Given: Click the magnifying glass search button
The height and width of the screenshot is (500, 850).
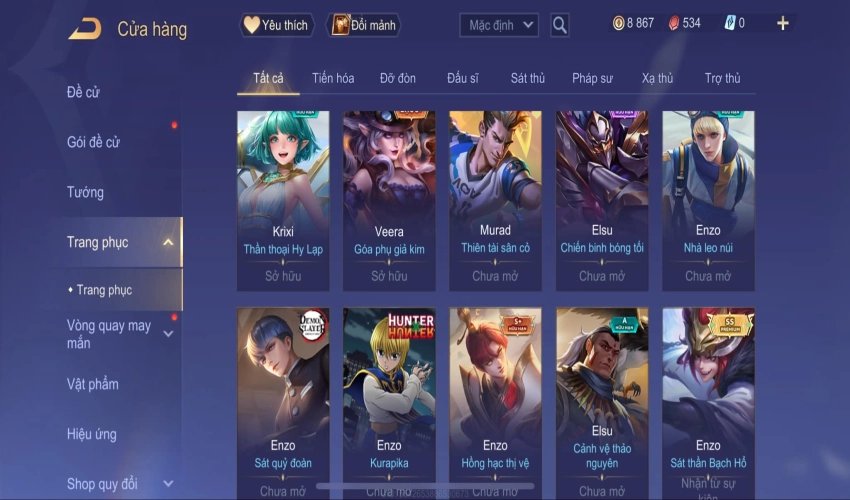Looking at the screenshot, I should click(560, 25).
